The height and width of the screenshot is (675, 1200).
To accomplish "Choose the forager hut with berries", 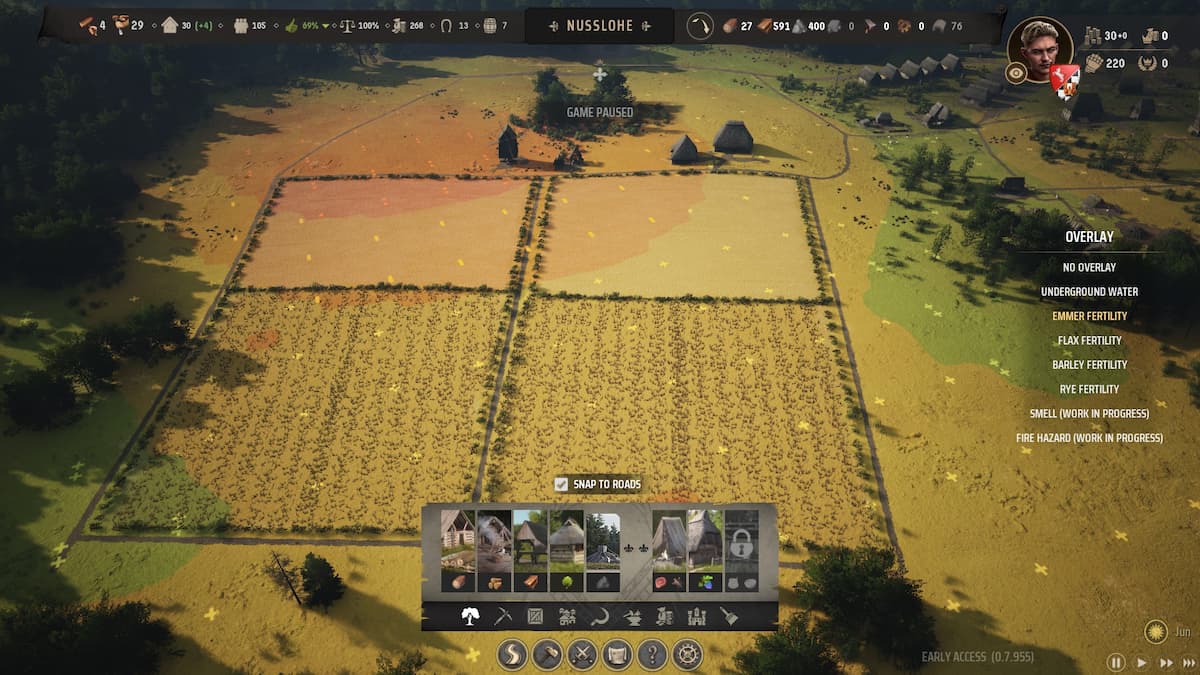I will click(x=705, y=551).
